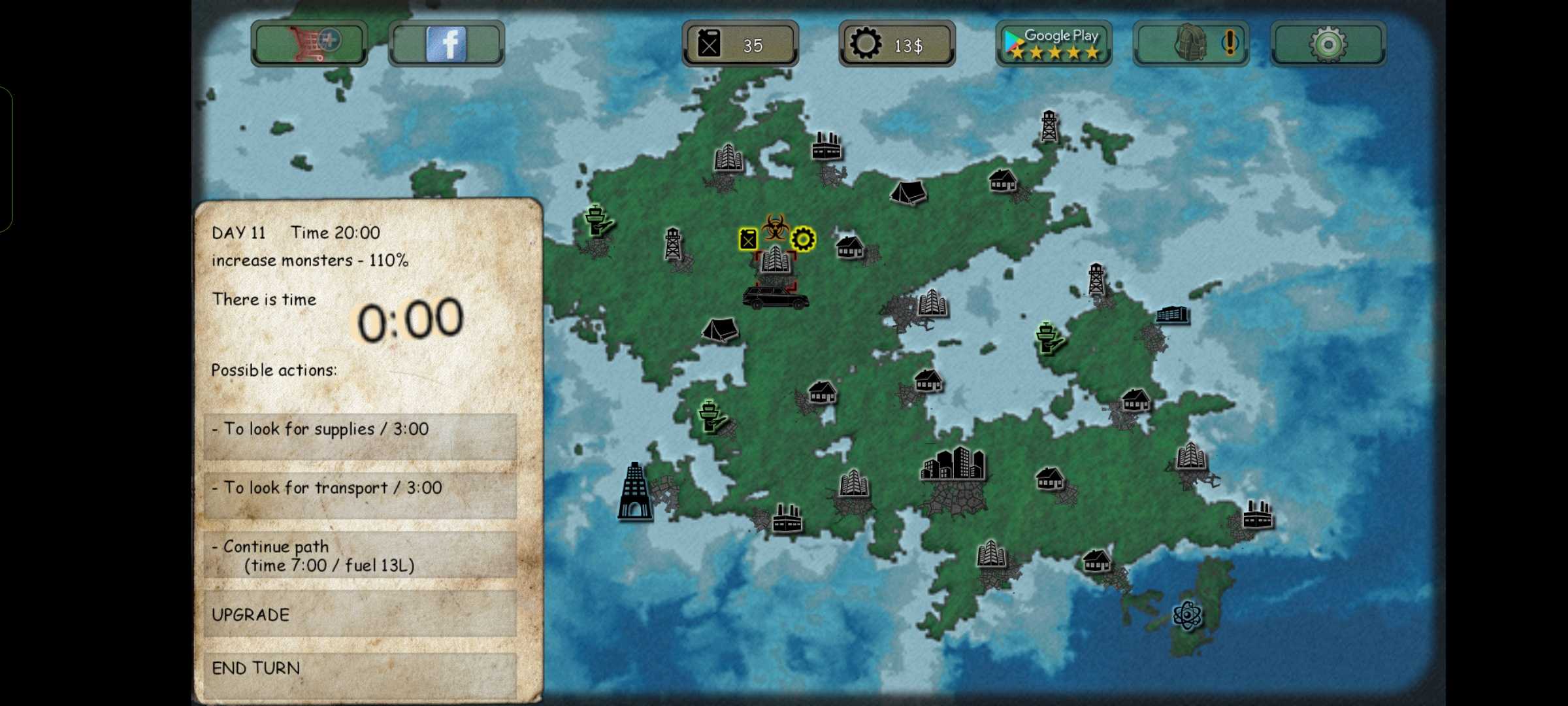Open the Facebook page button

pyautogui.click(x=446, y=43)
